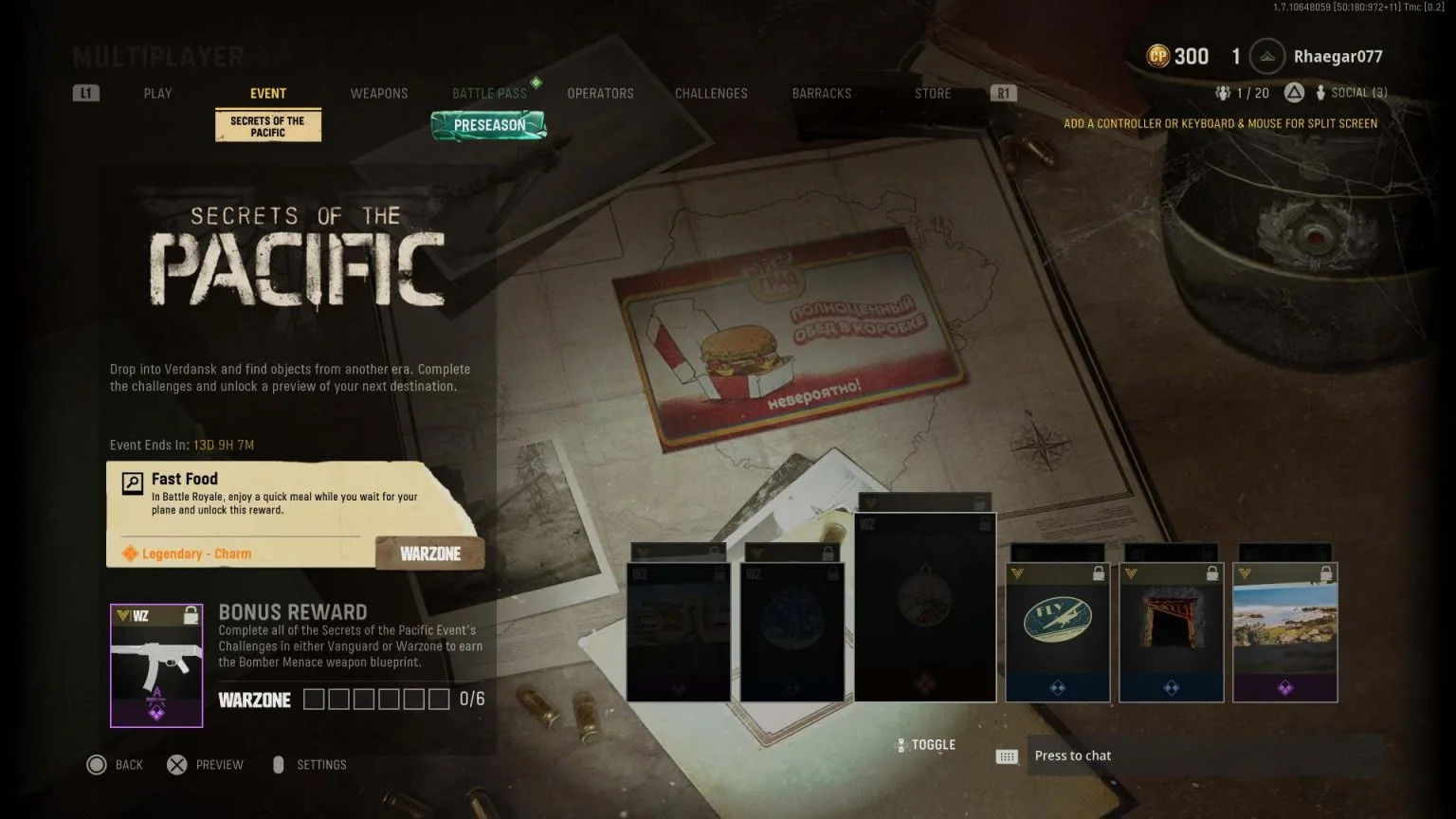Select the coastal landscape reward card
Image resolution: width=1456 pixels, height=819 pixels.
1284,632
